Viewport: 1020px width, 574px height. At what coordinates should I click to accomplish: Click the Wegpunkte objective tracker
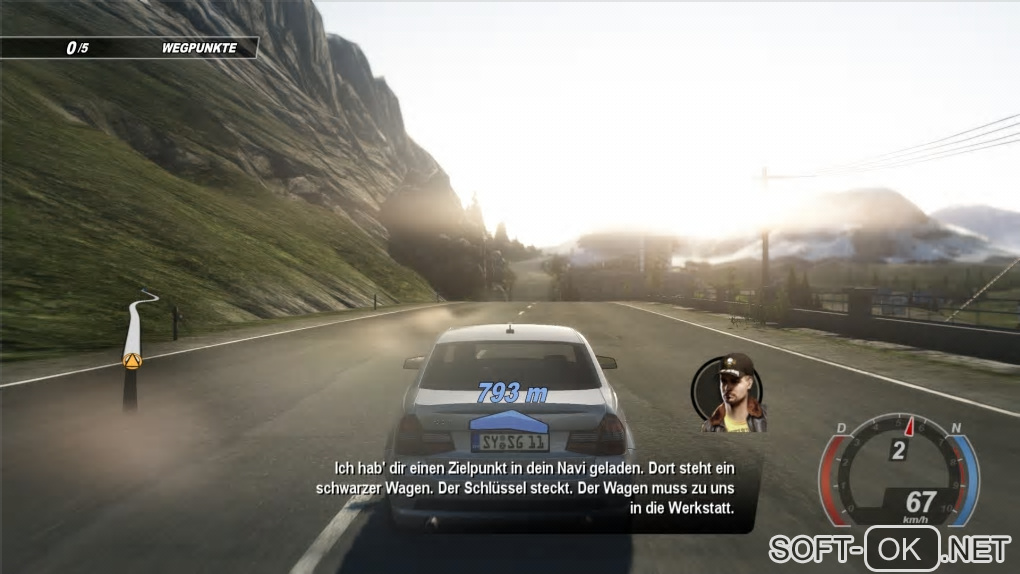pyautogui.click(x=130, y=47)
